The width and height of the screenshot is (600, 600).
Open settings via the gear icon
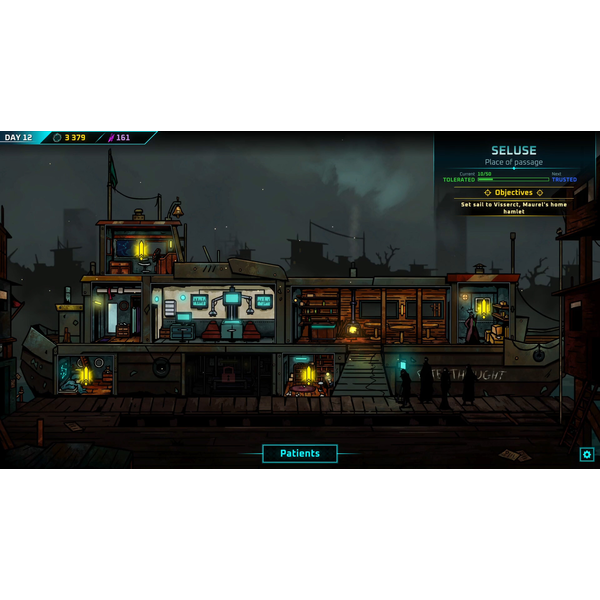point(587,455)
